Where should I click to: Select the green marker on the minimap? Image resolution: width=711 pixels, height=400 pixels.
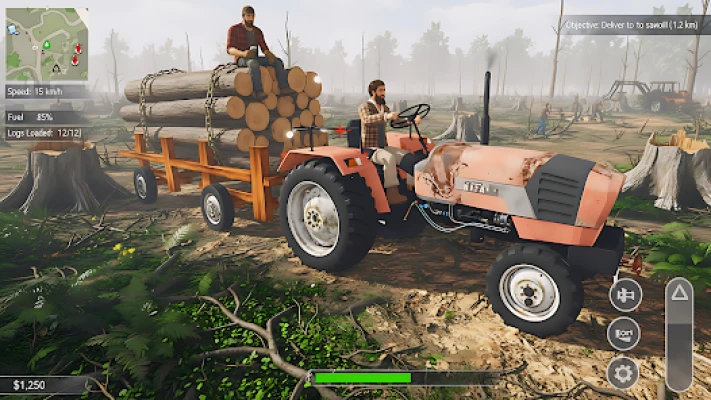pos(44,46)
